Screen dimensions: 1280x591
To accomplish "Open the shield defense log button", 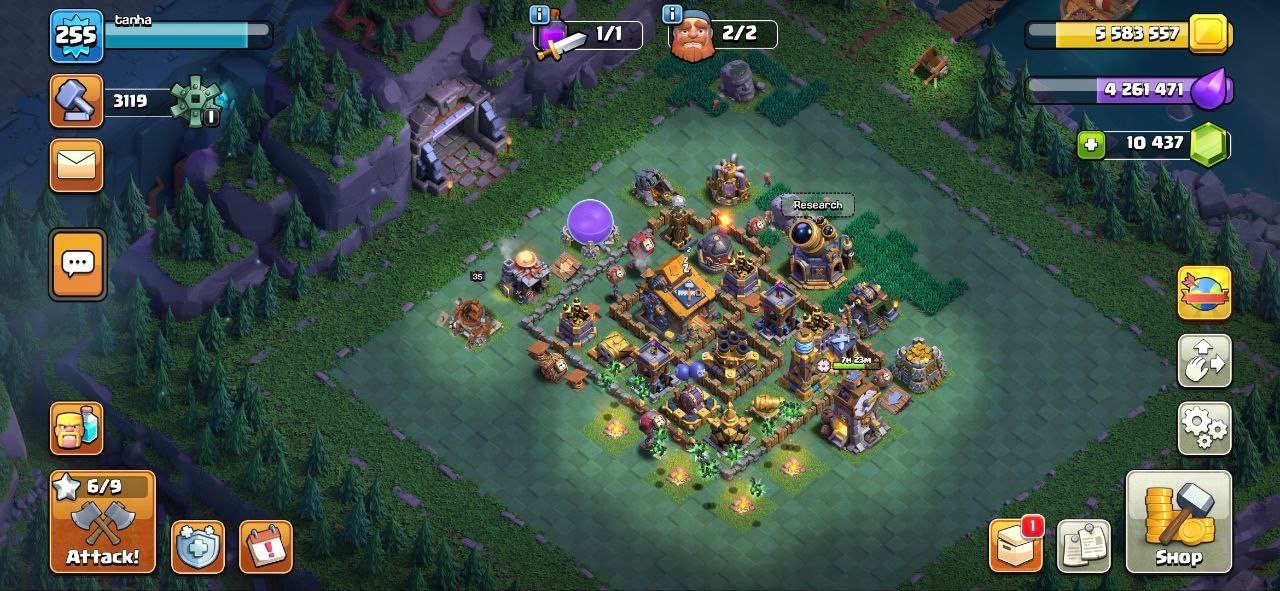I will click(197, 547).
